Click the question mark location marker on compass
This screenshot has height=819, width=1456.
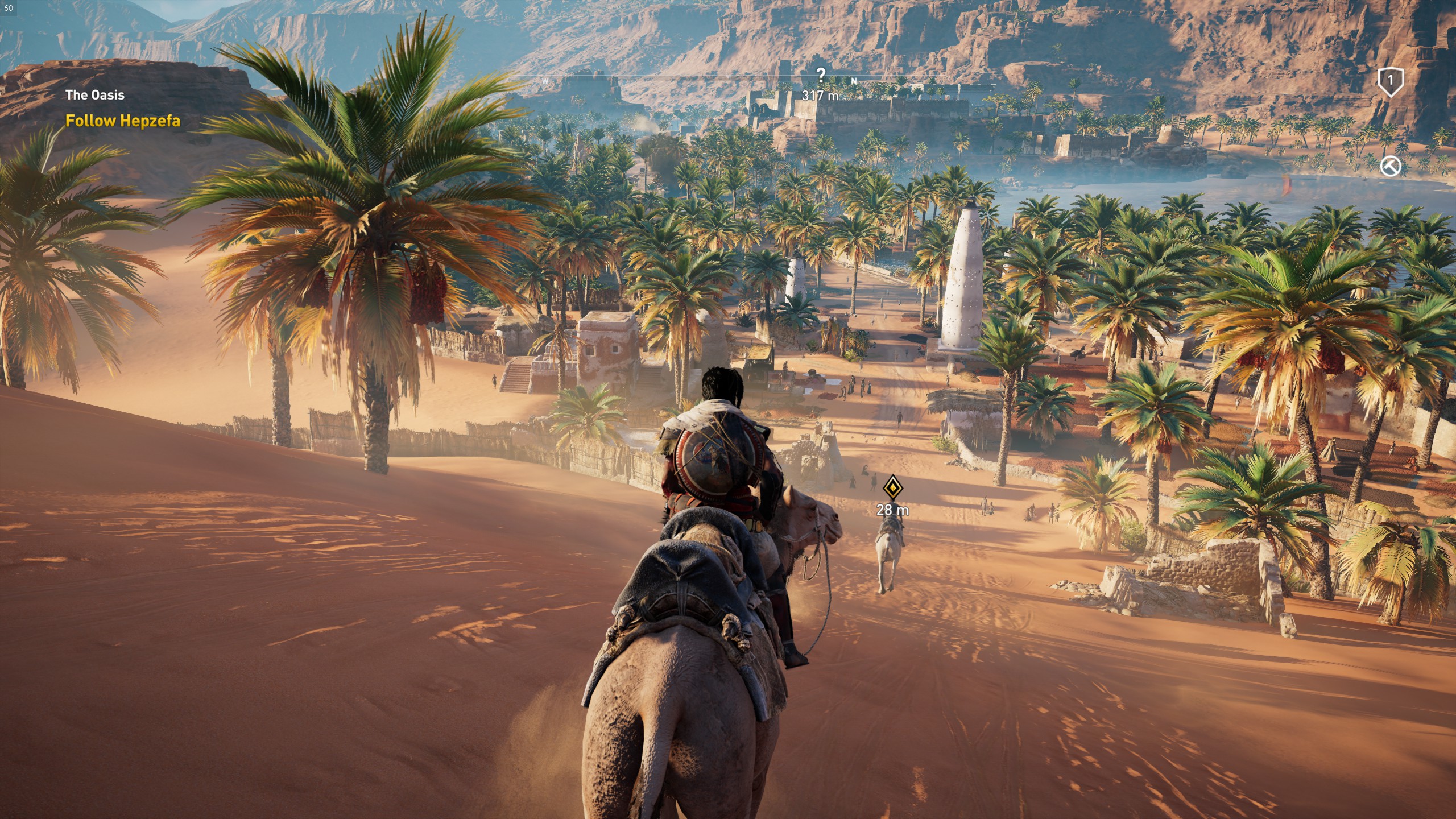coord(820,75)
